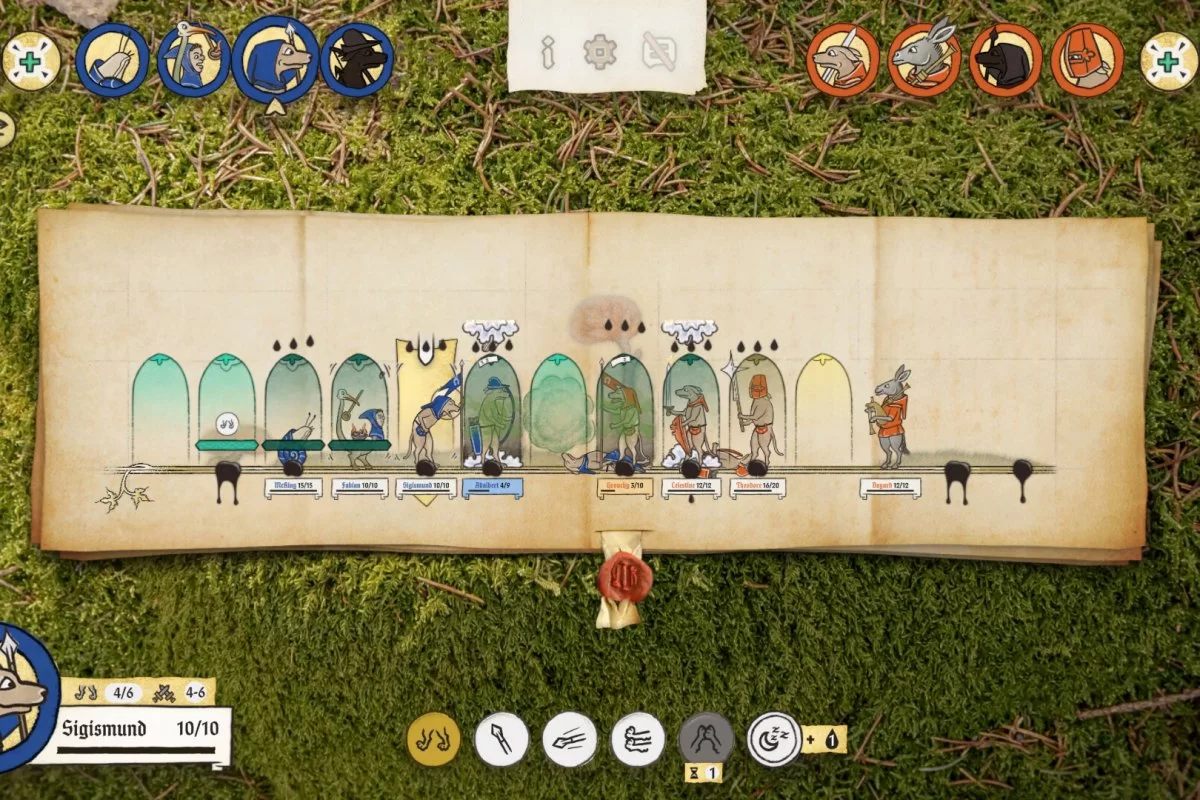Click the blue team's green plus button
Screen dimensions: 1200x800
click(x=31, y=61)
